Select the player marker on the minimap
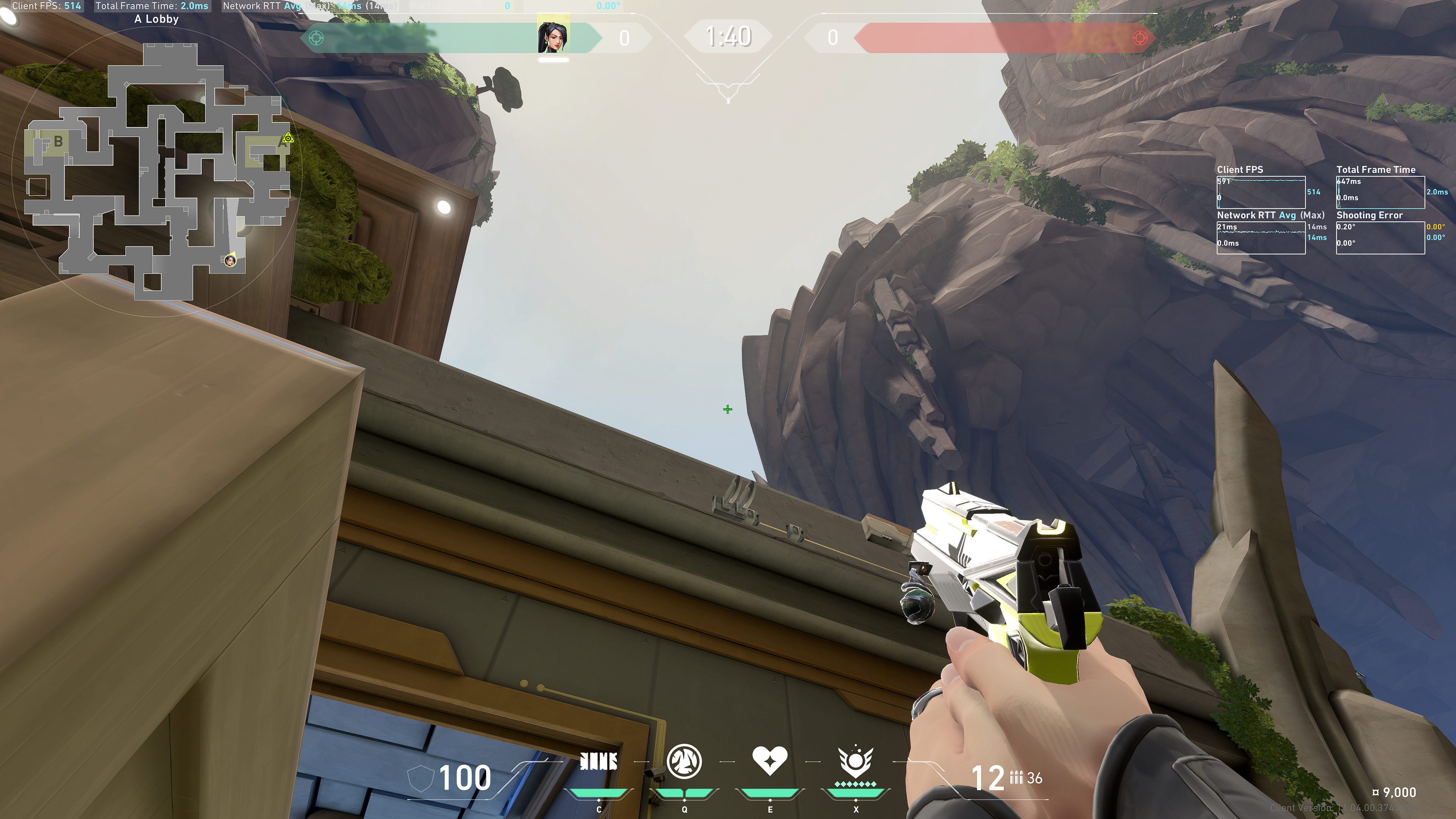This screenshot has width=1456, height=819. tap(230, 260)
